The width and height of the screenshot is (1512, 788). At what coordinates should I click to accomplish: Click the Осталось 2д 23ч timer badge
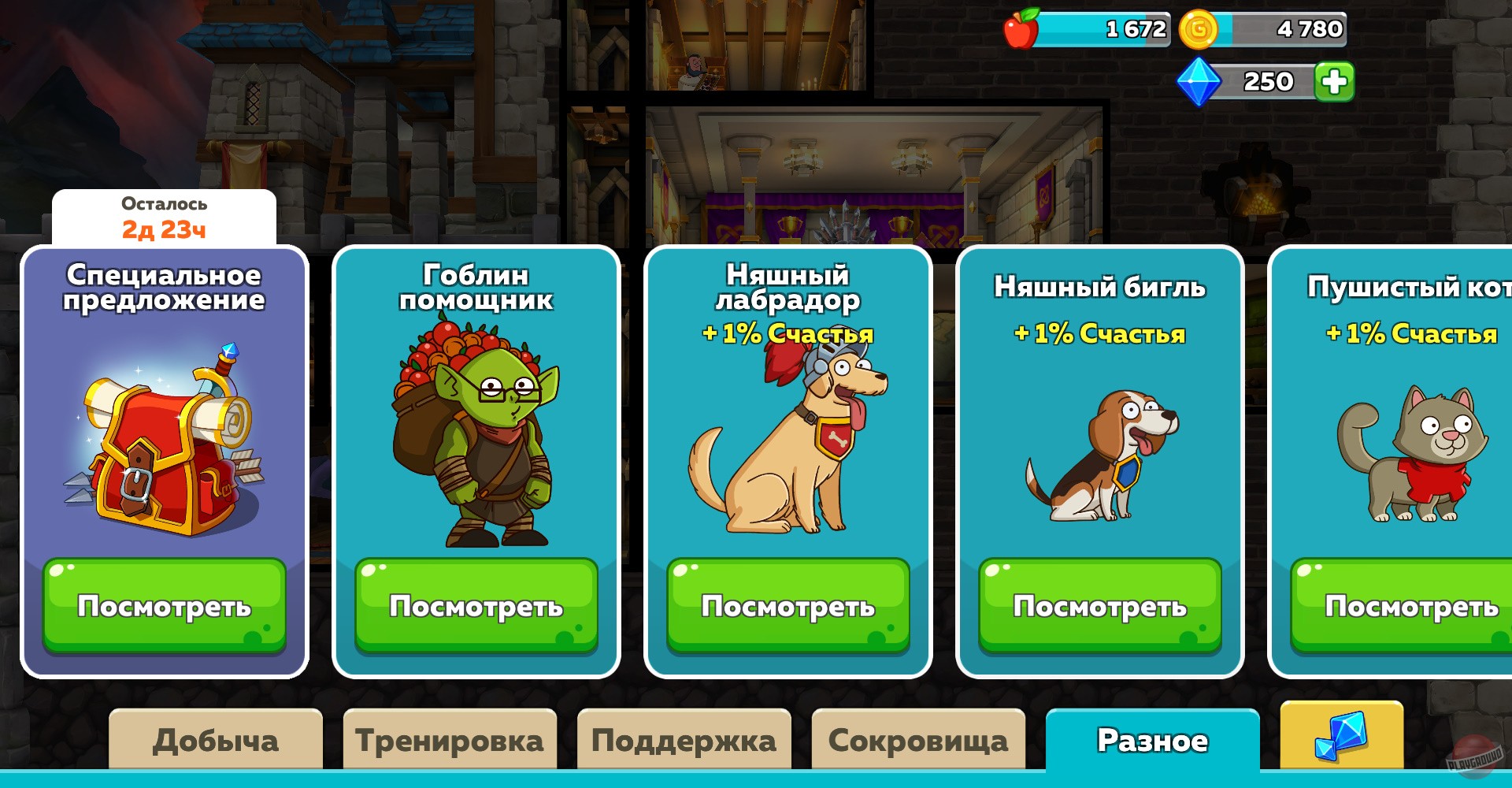pos(163,217)
